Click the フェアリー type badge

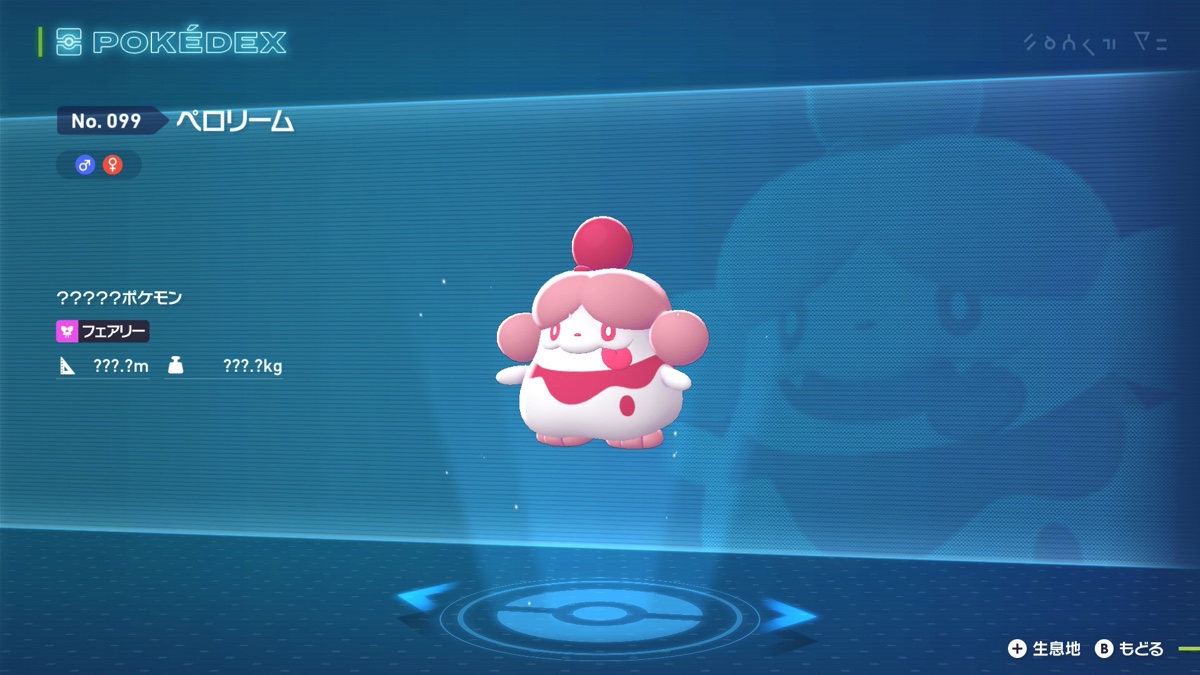pos(103,331)
